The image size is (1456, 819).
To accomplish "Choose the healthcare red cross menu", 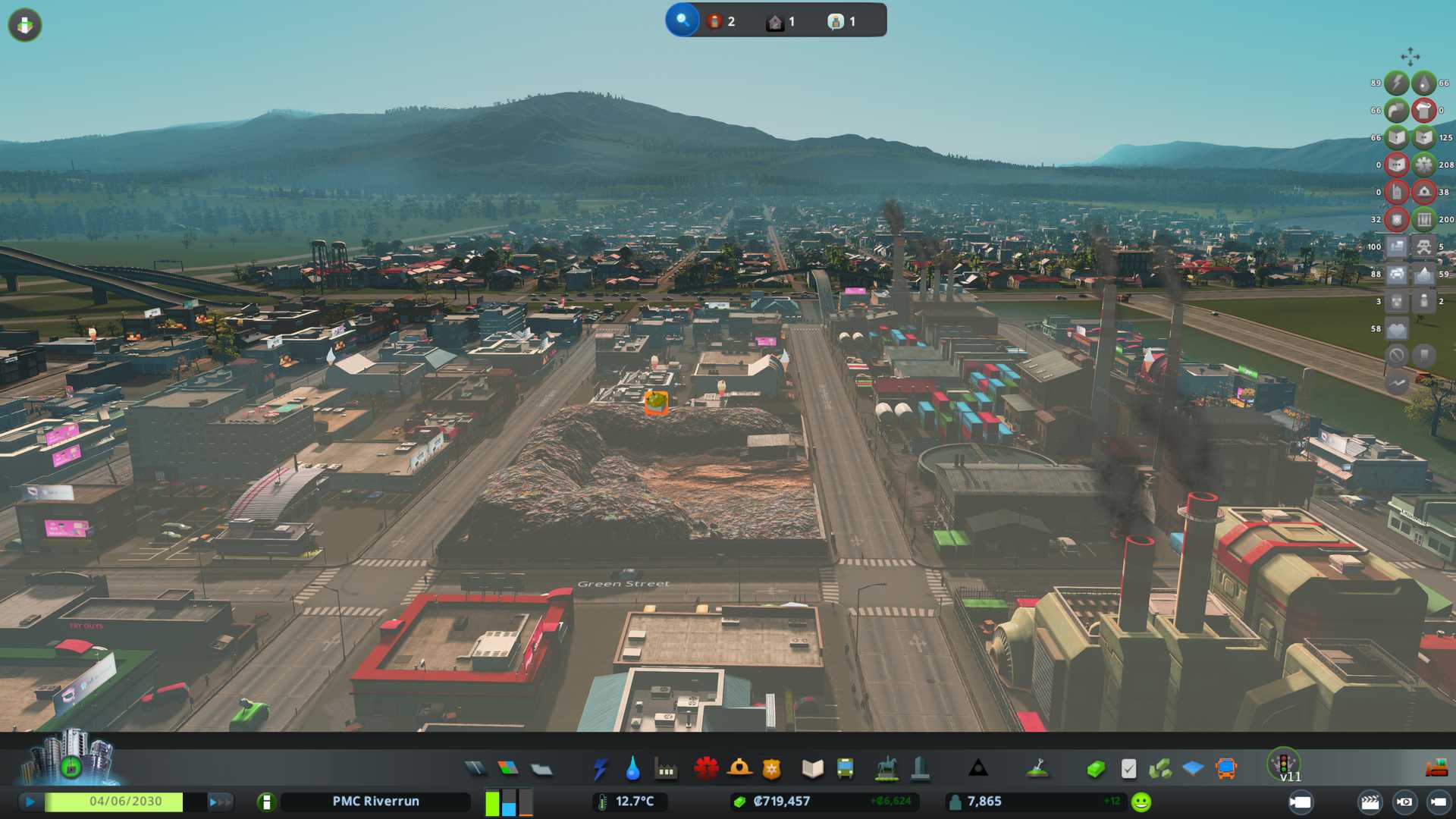I will [x=706, y=769].
